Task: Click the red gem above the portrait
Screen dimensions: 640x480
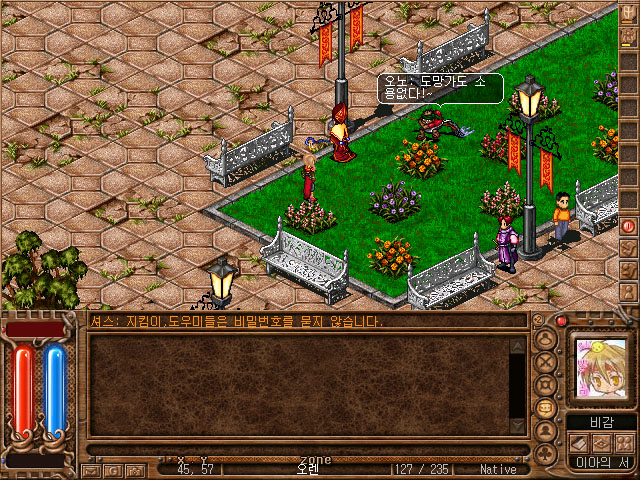Action: point(562,321)
